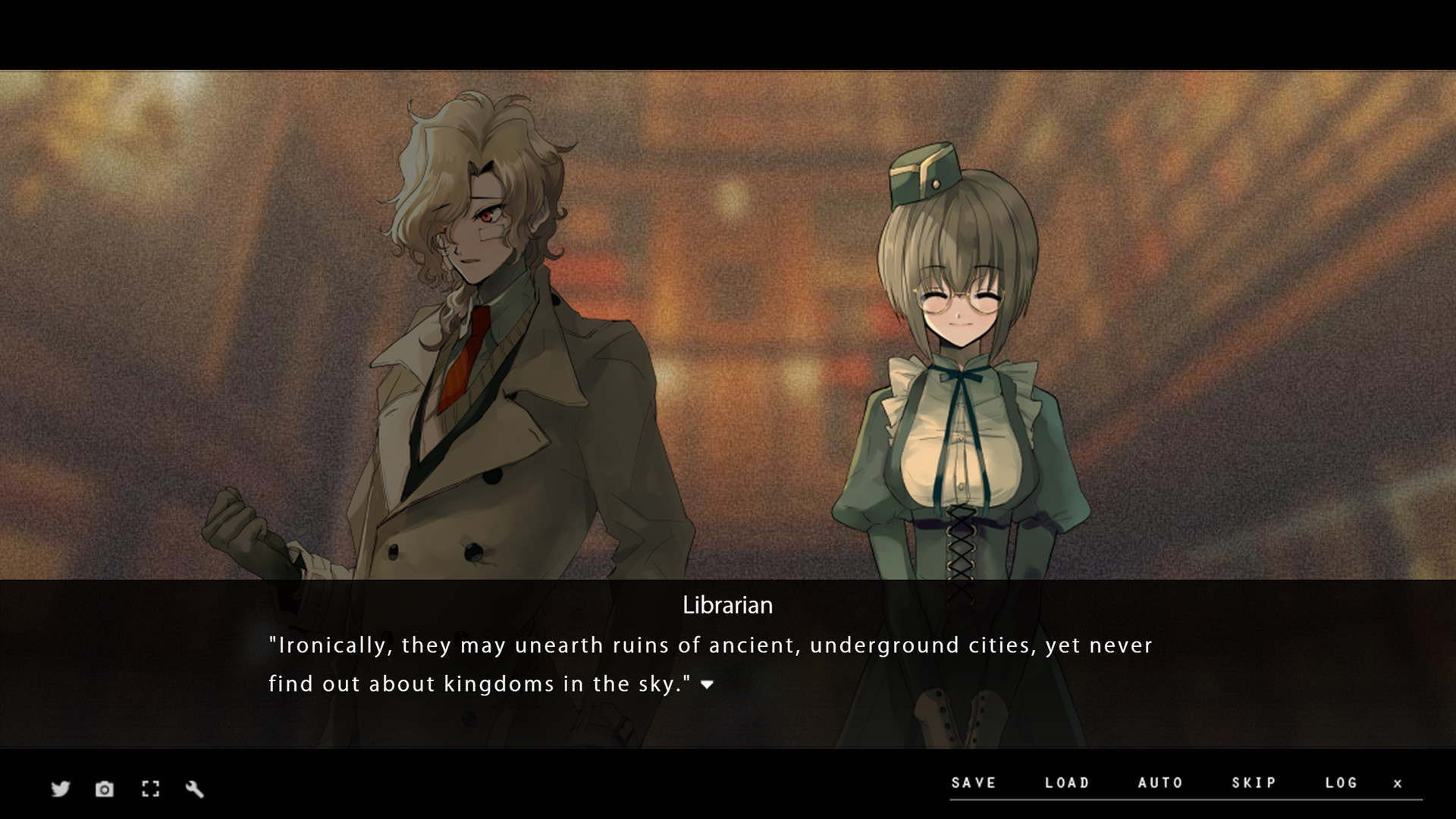Click SAVE in the bottom menu bar
The image size is (1456, 819).
[973, 783]
